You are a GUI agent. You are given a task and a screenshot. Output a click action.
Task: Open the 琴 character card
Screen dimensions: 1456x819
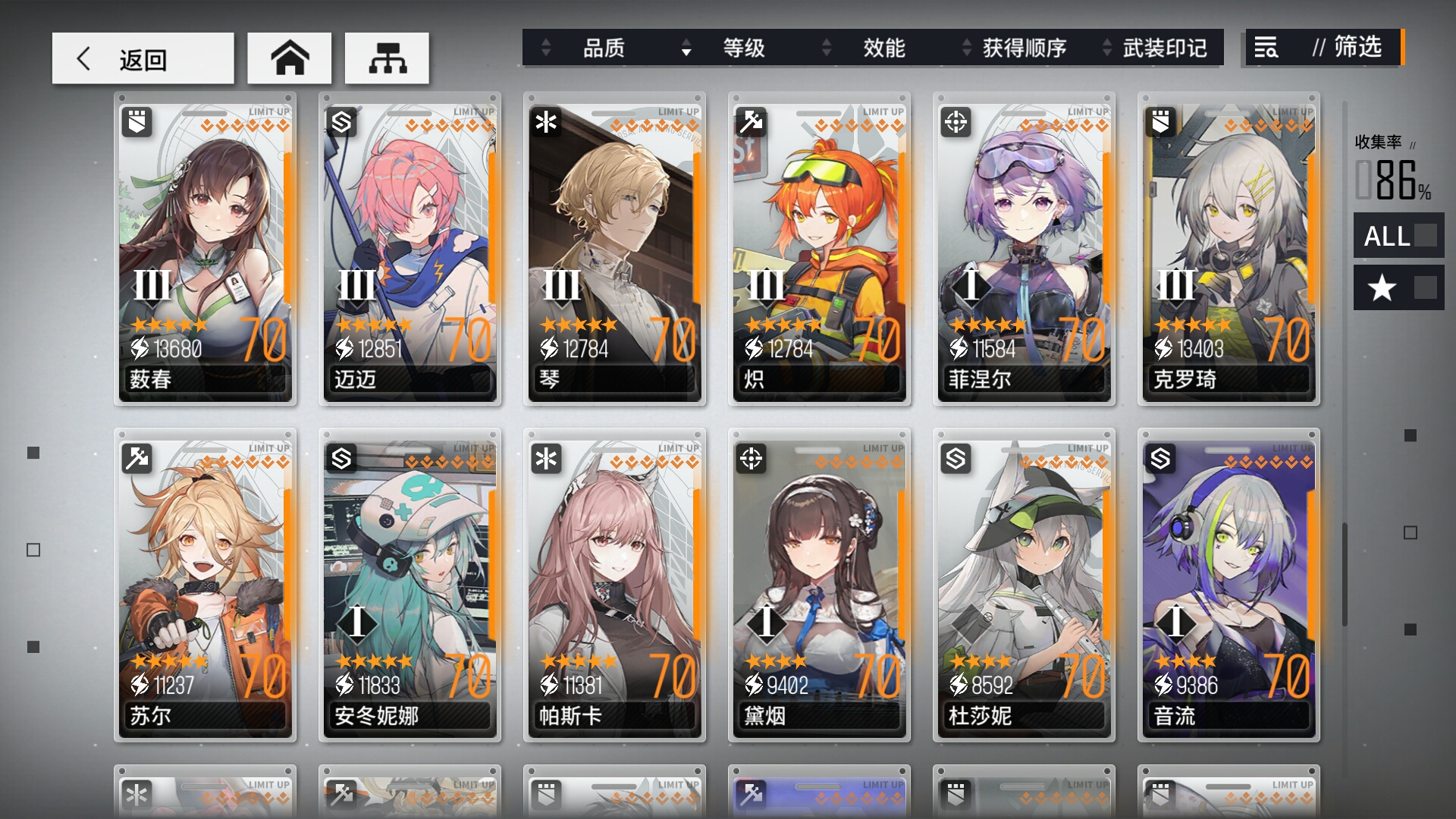(614, 249)
